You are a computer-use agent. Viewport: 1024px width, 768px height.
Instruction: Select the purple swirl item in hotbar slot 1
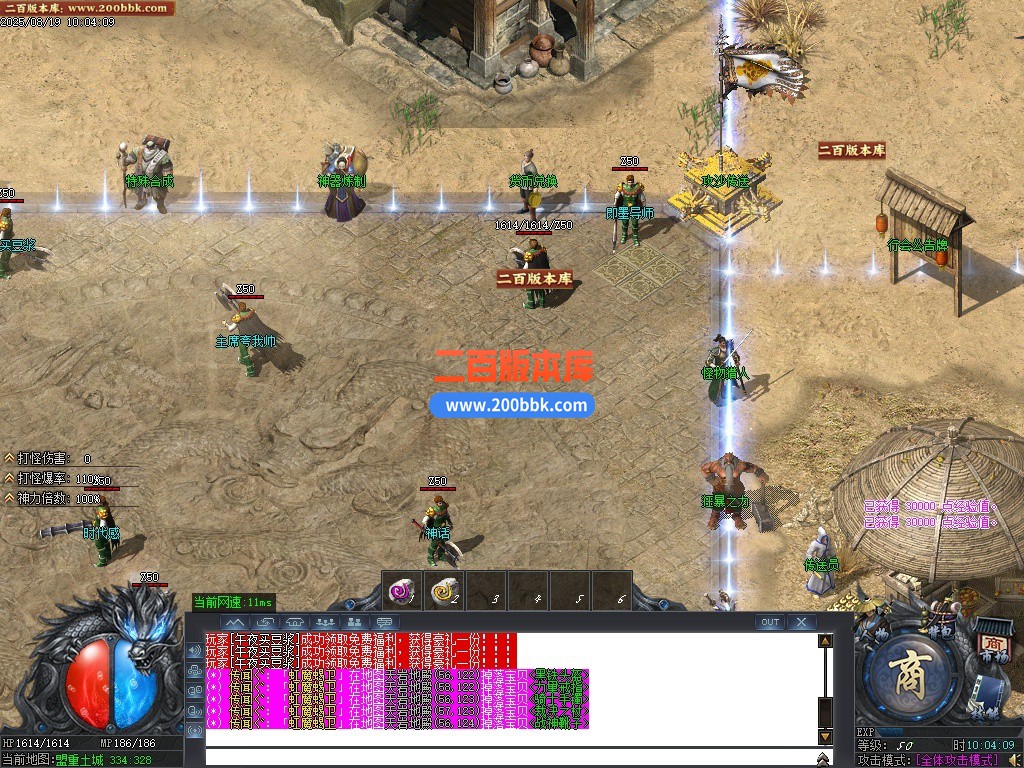(x=402, y=591)
